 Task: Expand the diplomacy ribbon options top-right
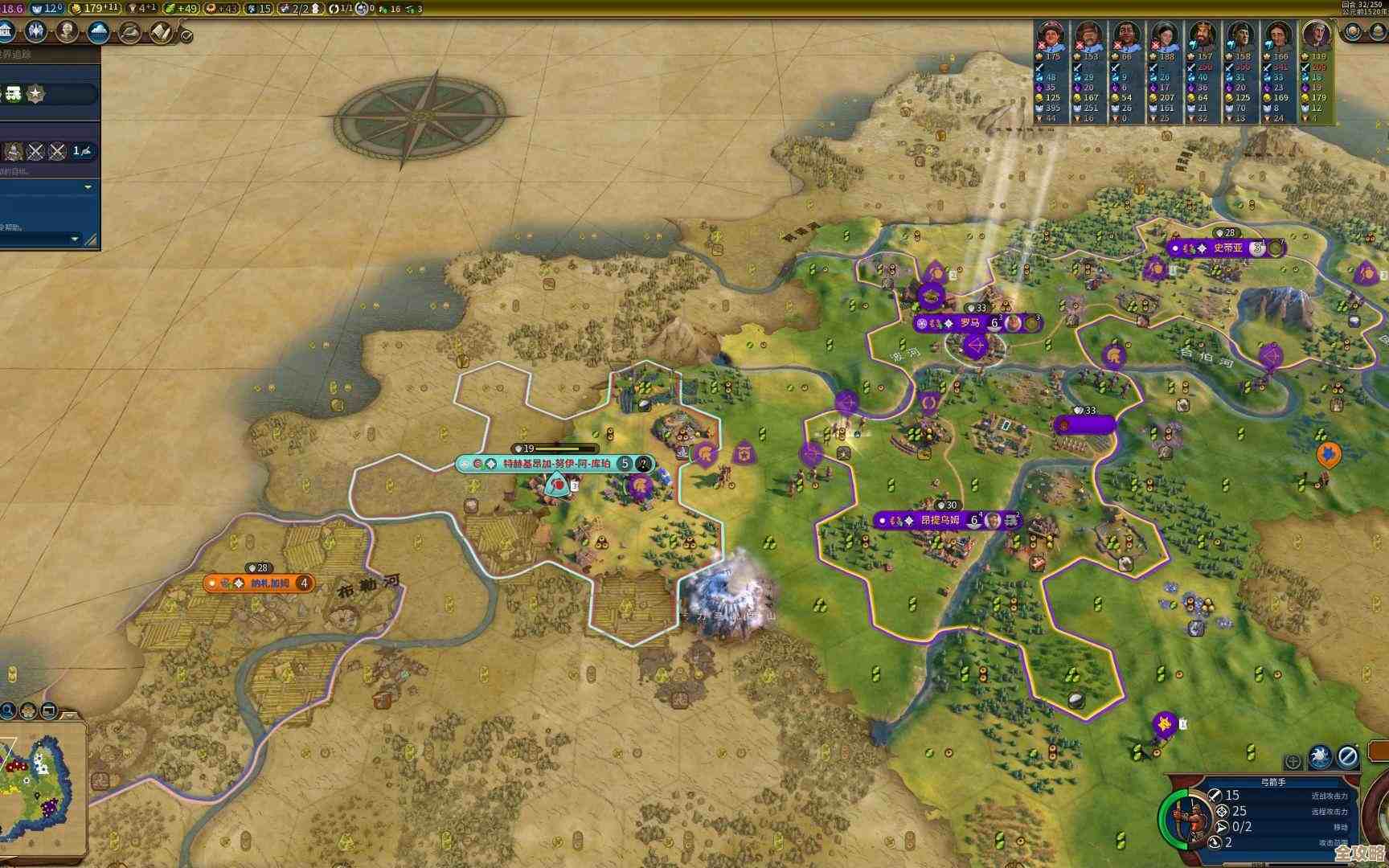click(1353, 31)
